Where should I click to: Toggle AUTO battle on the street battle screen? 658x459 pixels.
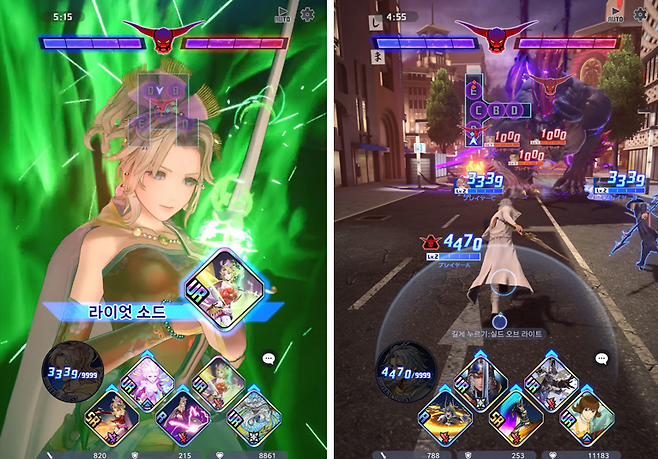click(x=614, y=15)
